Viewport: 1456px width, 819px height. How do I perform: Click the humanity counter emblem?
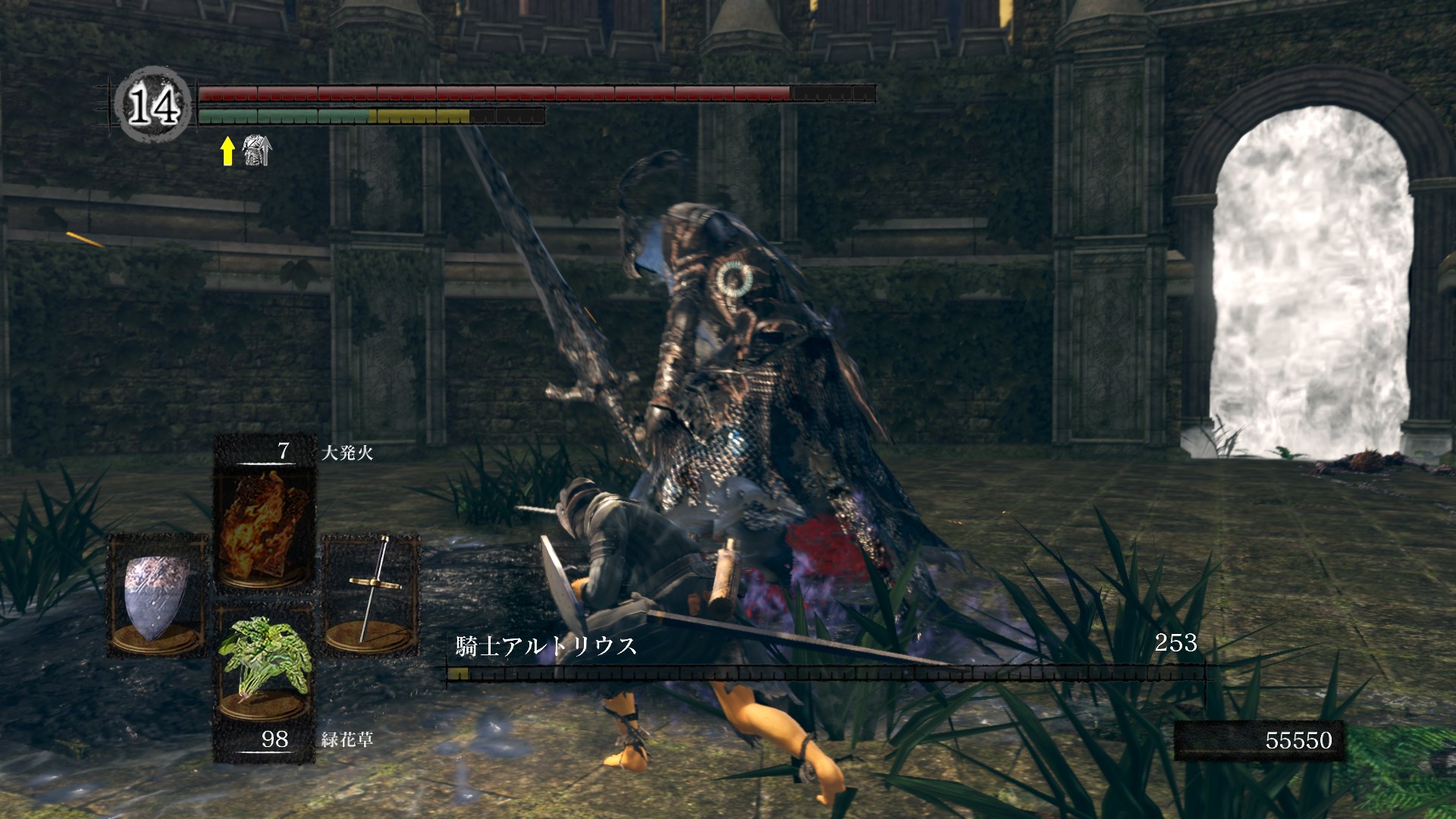(x=153, y=105)
